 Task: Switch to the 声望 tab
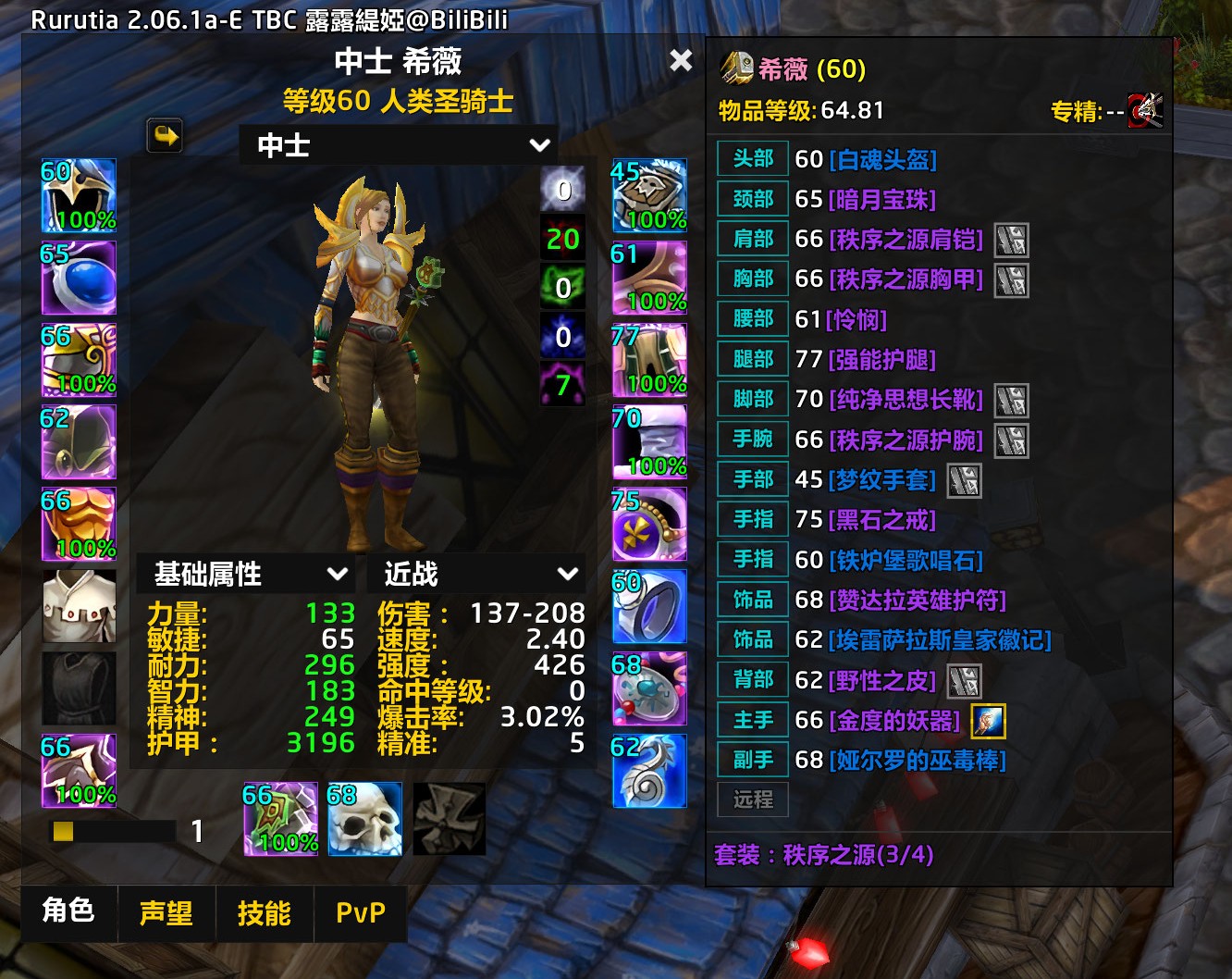tap(166, 913)
